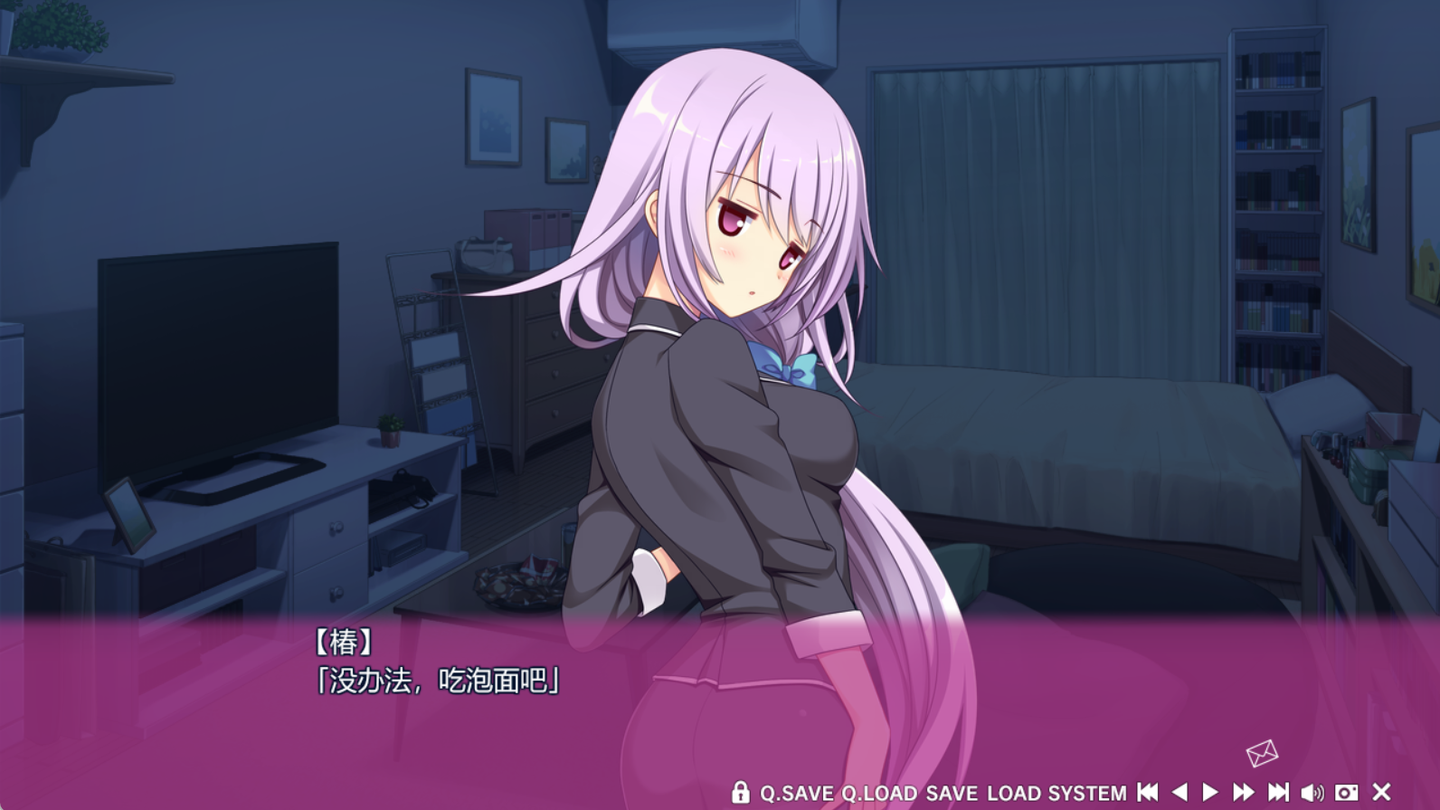This screenshot has height=810, width=1440.
Task: Rewind one line using the back arrow icon
Action: click(1180, 792)
